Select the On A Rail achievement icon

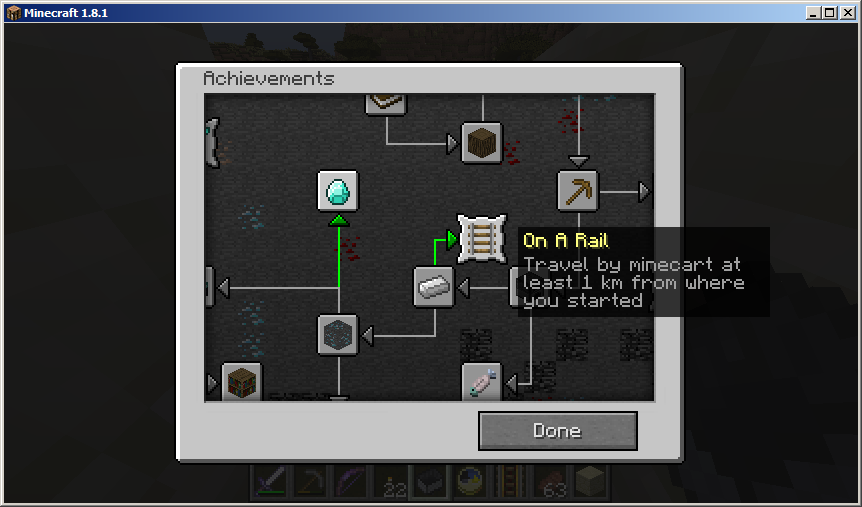(x=481, y=239)
